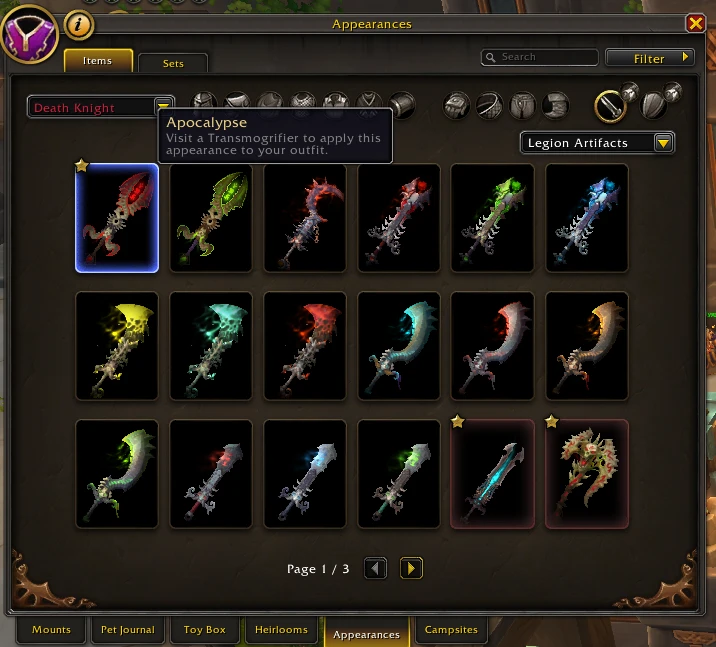Click the round info button

point(79,24)
